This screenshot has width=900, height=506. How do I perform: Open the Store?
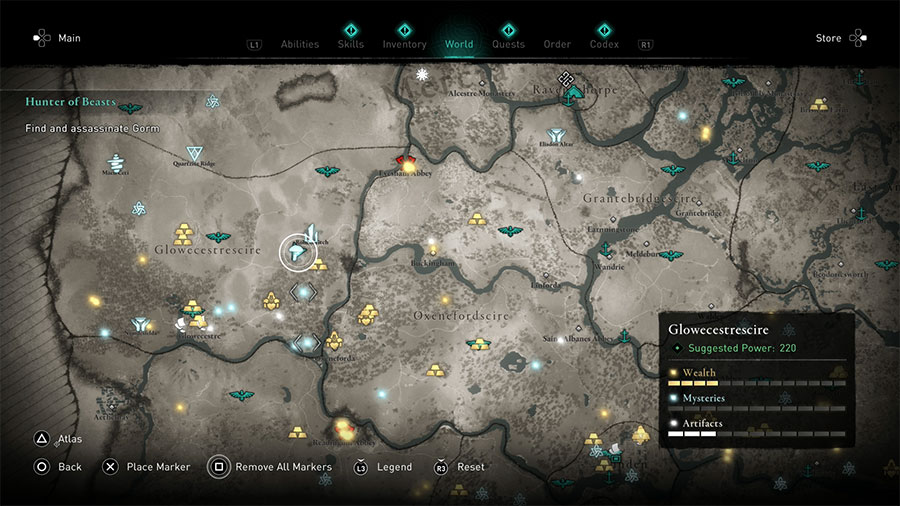pyautogui.click(x=840, y=38)
